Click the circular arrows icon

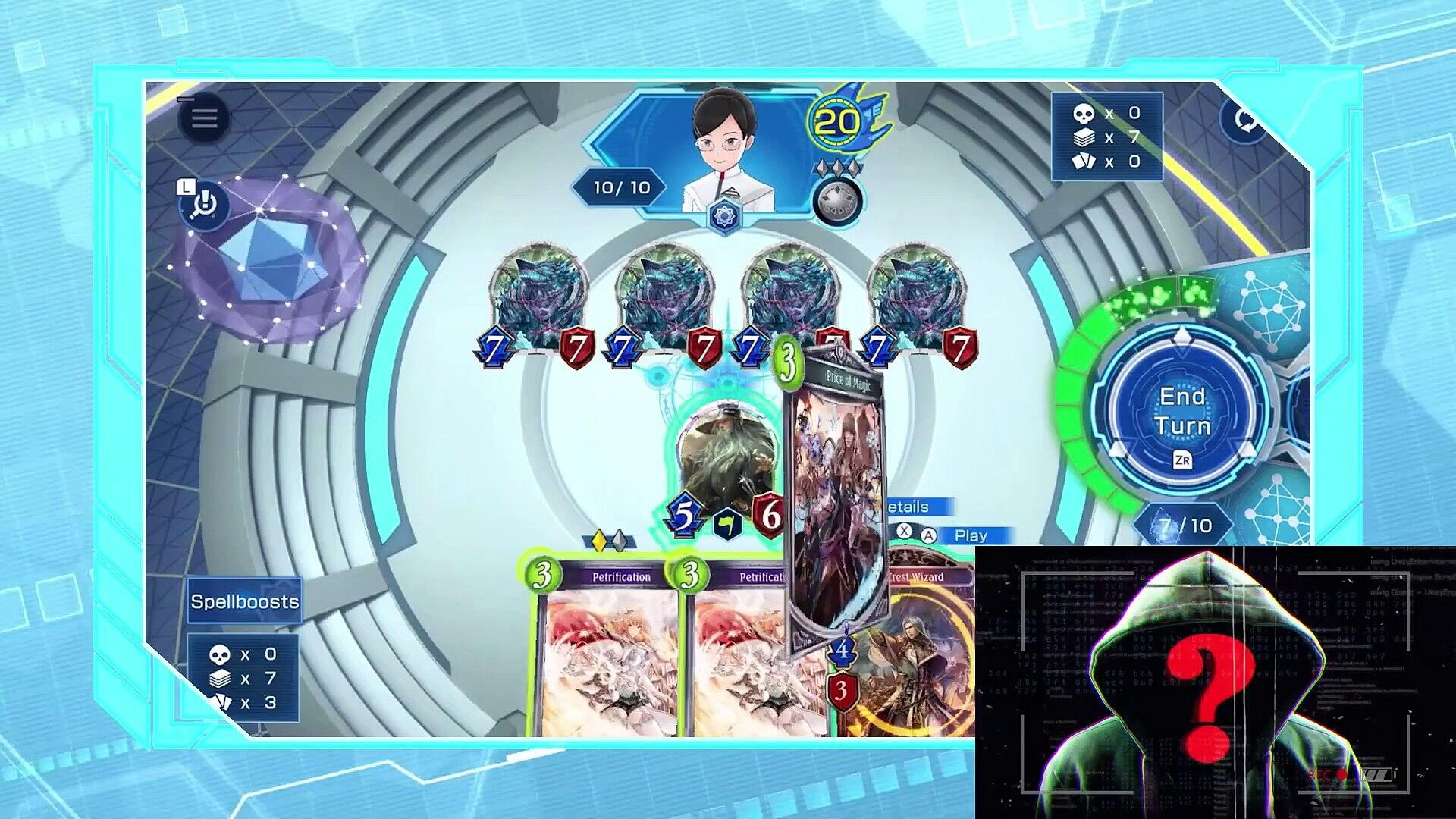click(x=1244, y=120)
